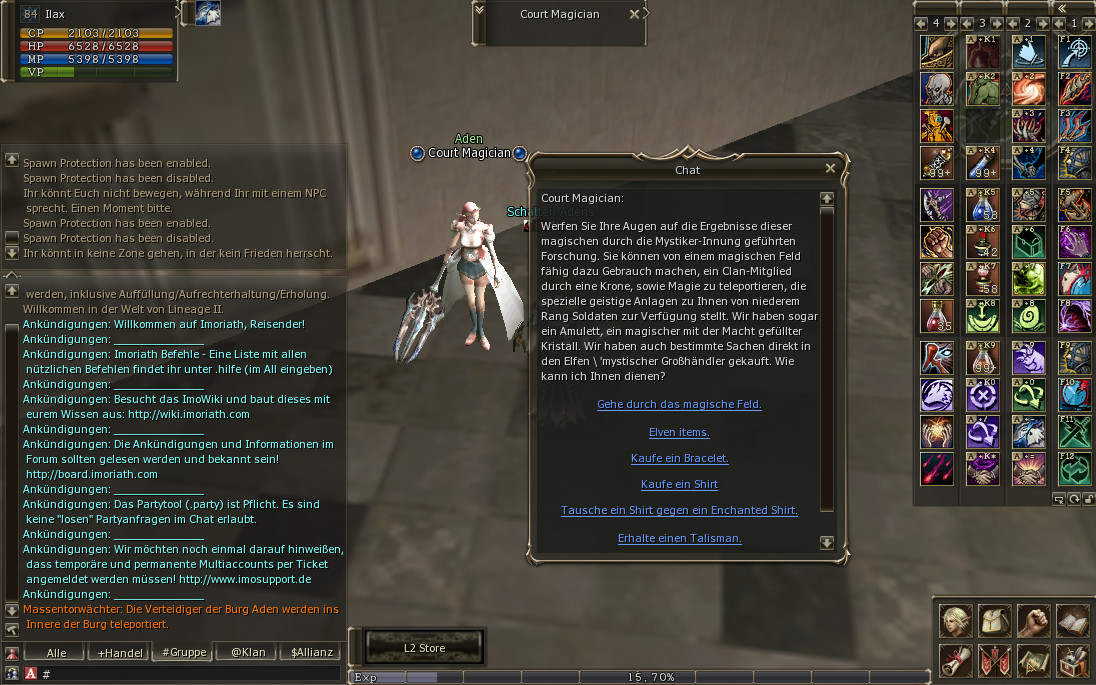Choose 'Gehe durch das magische Feld'
Viewport: 1096px width, 685px height.
point(679,405)
